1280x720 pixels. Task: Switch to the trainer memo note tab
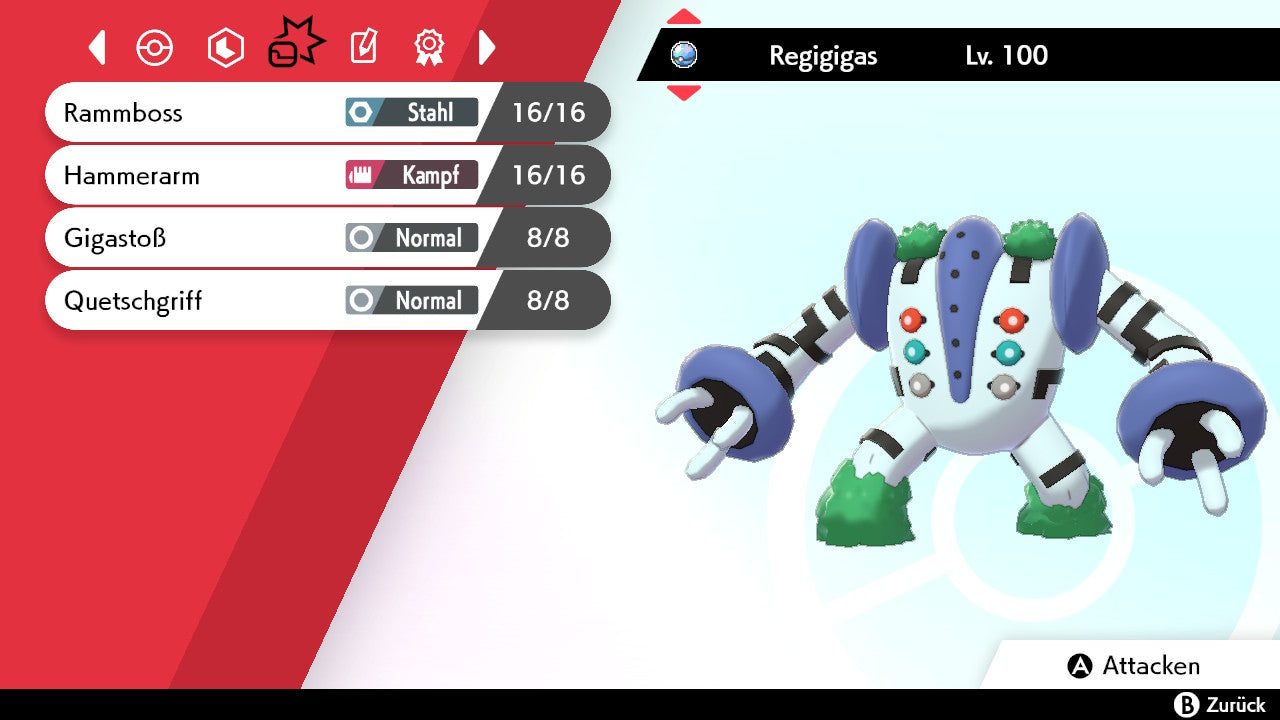pyautogui.click(x=363, y=47)
